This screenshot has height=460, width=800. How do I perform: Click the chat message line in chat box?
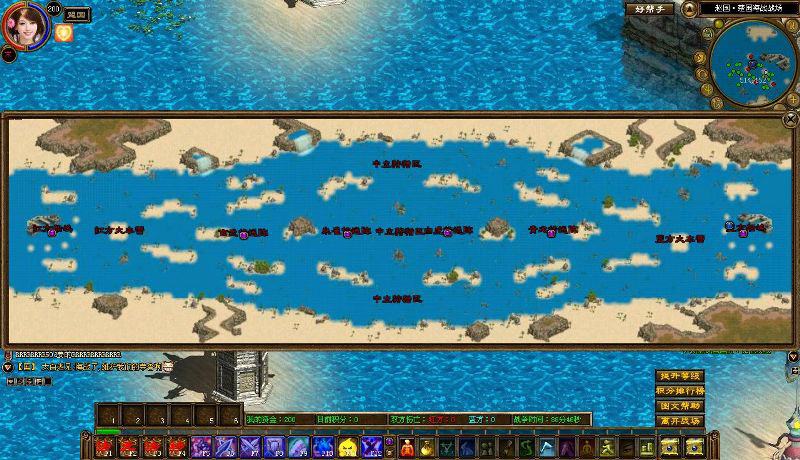(x=90, y=367)
